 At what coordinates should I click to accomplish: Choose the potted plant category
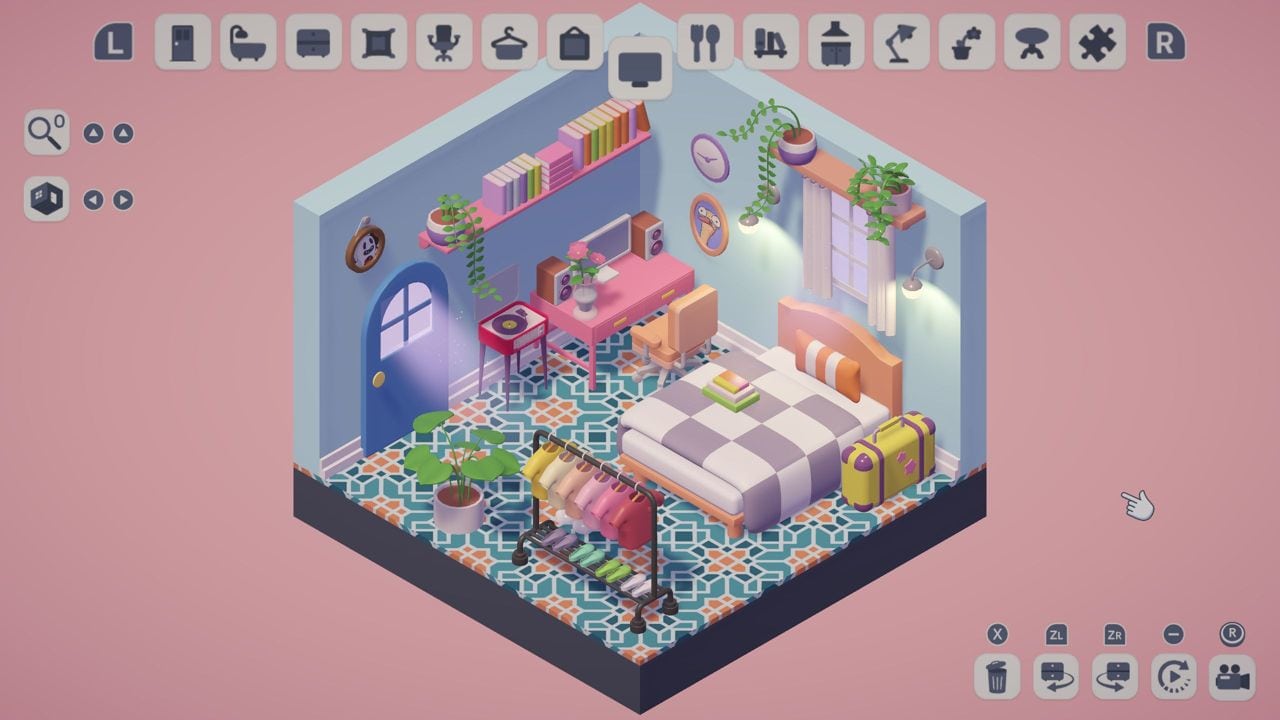(966, 44)
